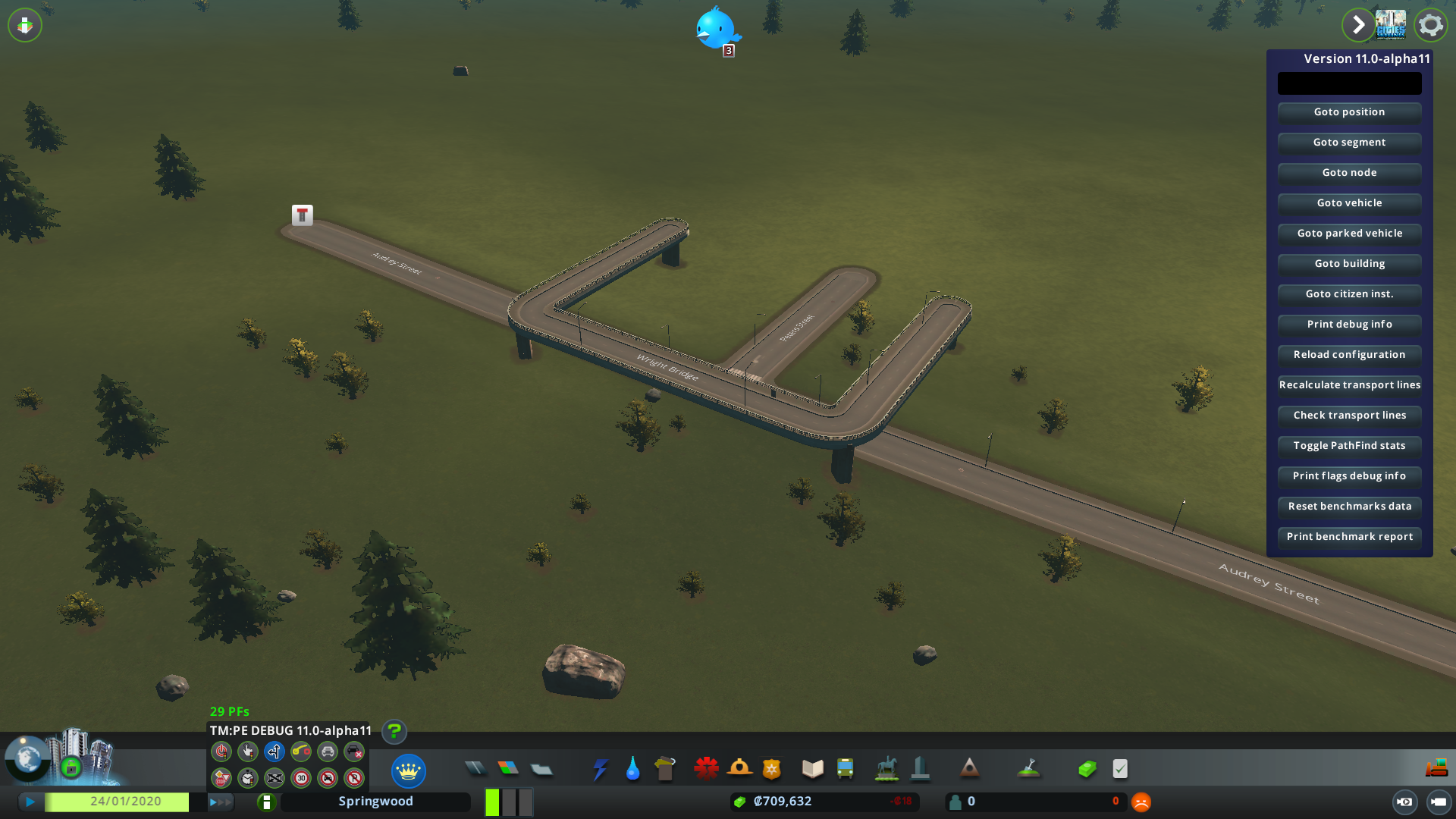This screenshot has height=819, width=1456.
Task: Click the Goto segment button
Action: (x=1349, y=143)
